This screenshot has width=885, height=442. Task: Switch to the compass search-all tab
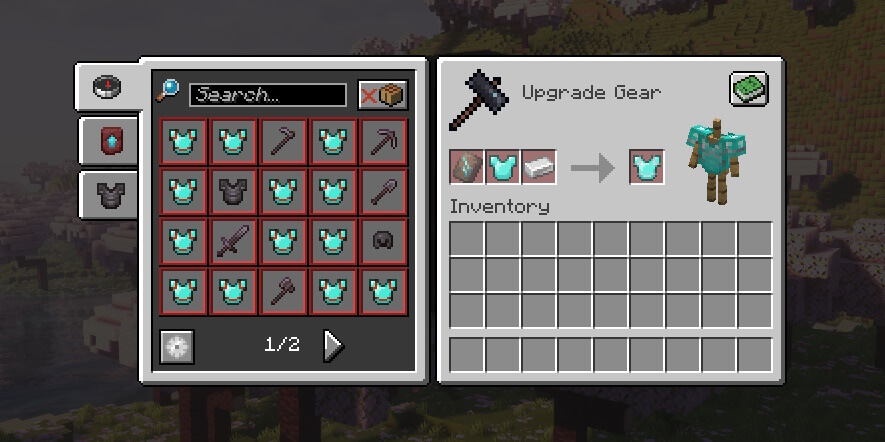[x=106, y=87]
